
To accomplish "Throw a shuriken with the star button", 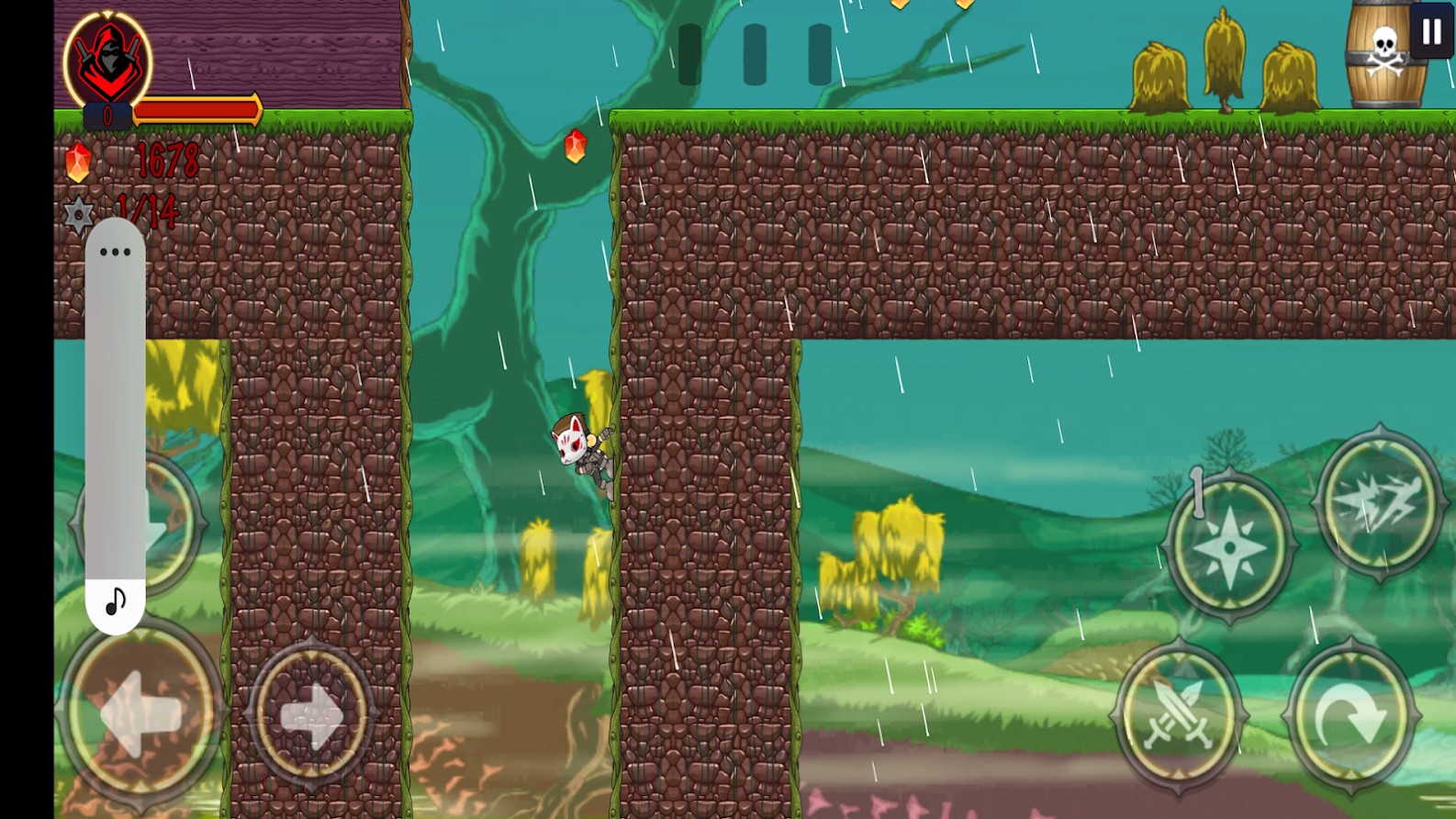I will [1229, 546].
